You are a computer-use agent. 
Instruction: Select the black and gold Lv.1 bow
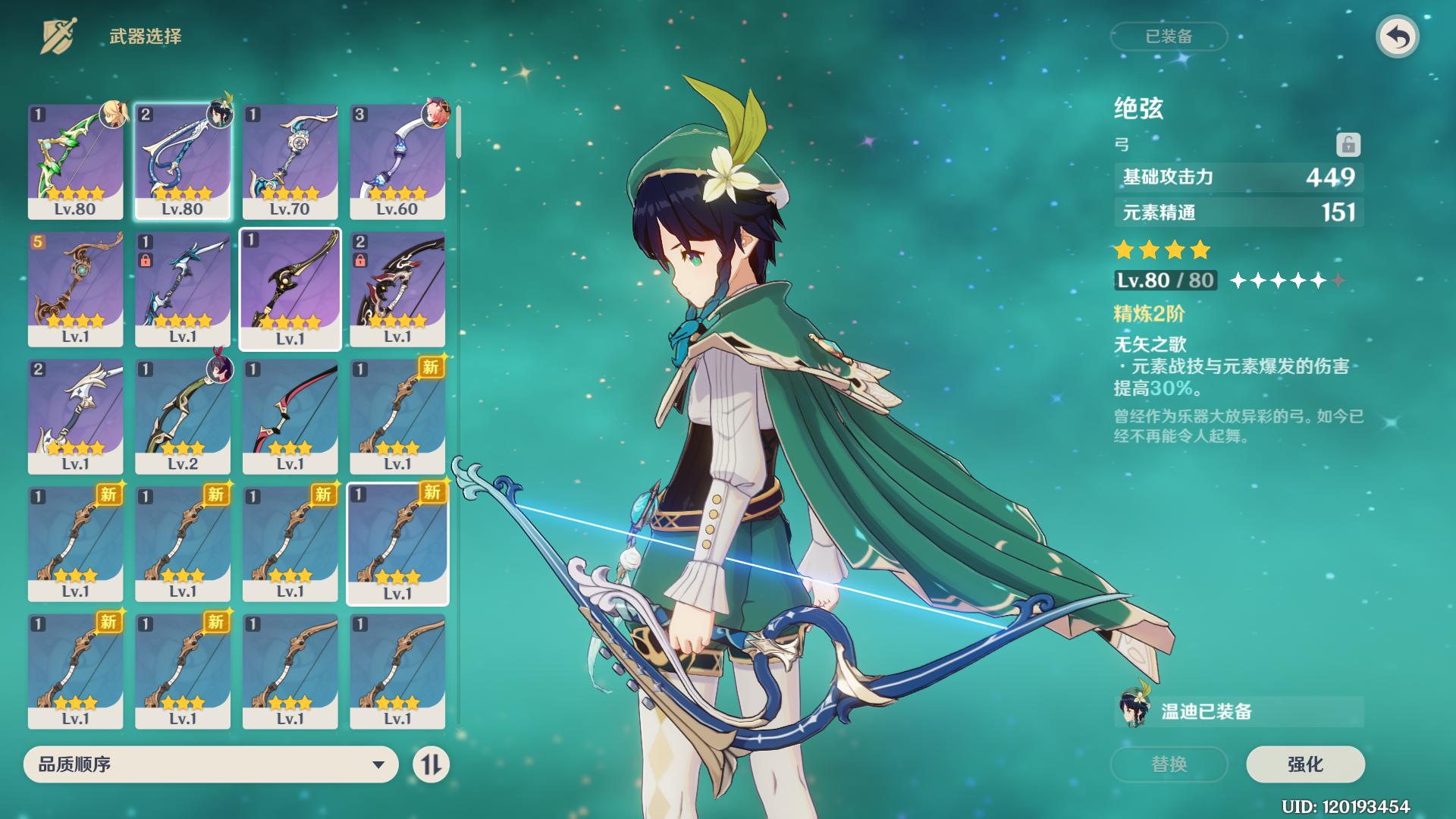coord(290,289)
